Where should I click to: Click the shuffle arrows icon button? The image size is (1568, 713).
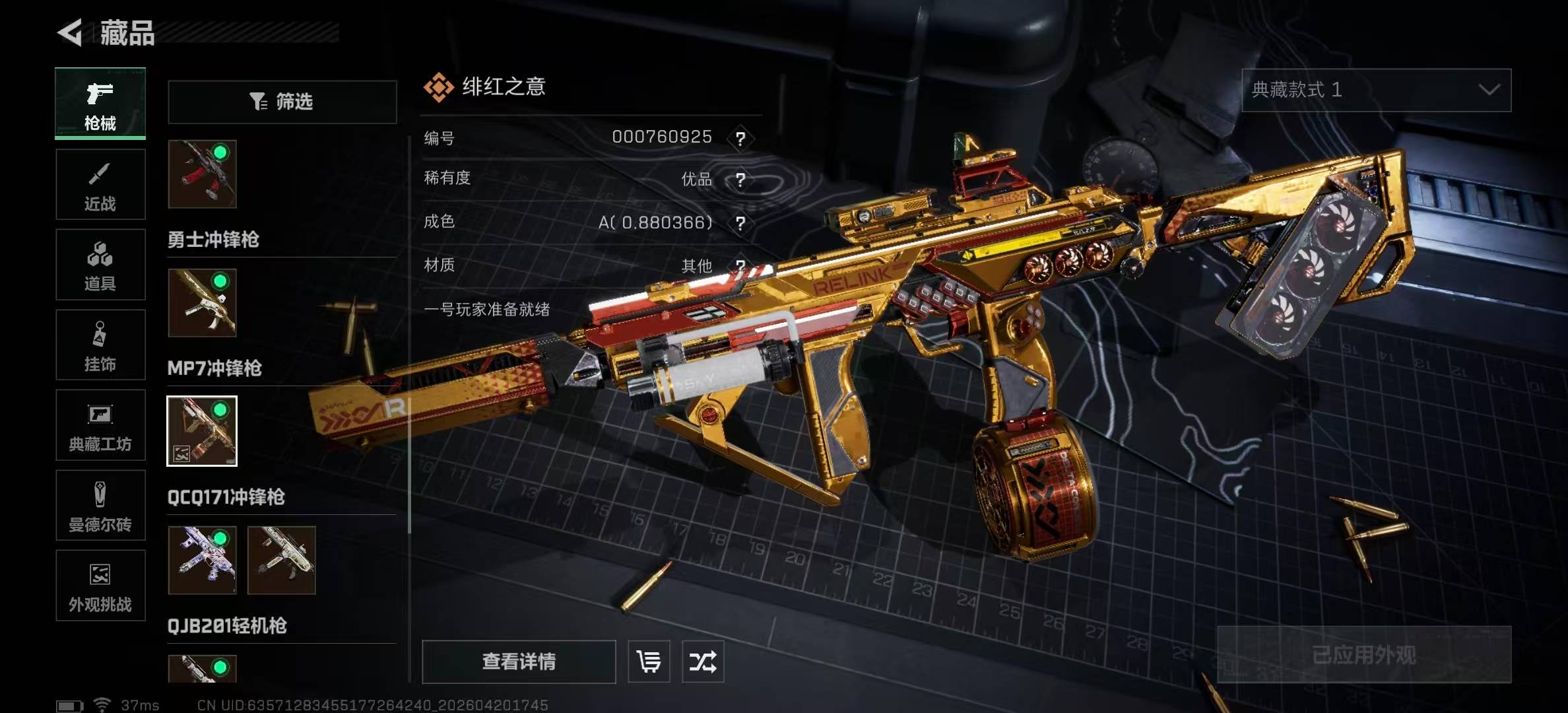[703, 662]
